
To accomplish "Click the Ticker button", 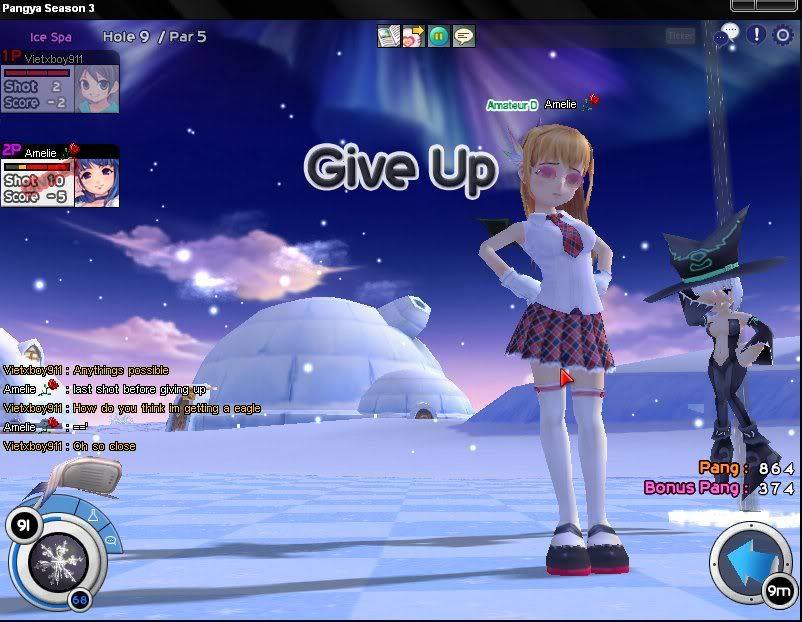I will (680, 36).
